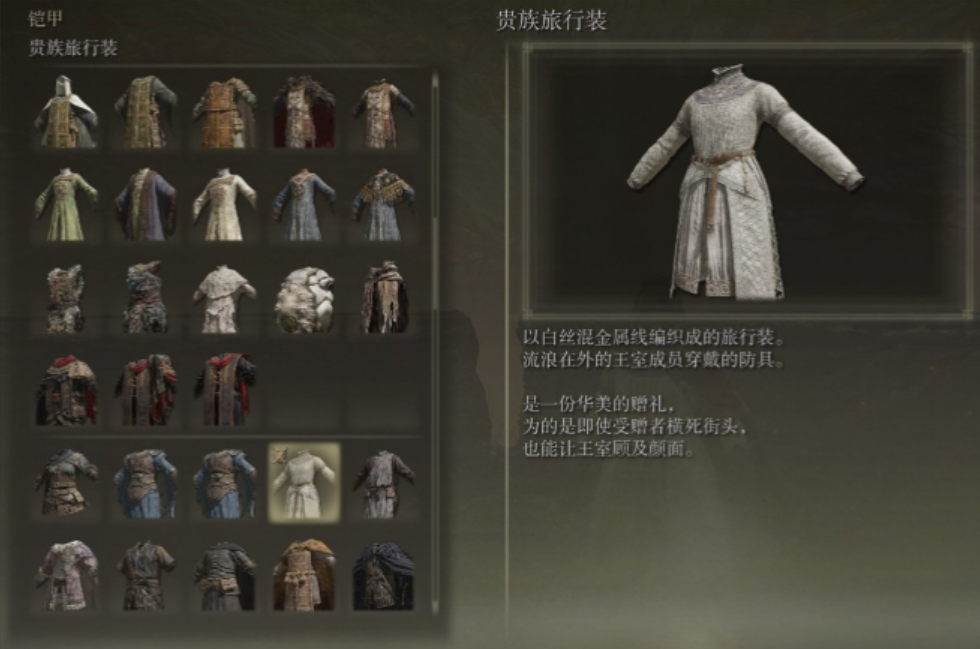Choose the crimson fur-trimmed cloak armor
The image size is (980, 649).
point(304,112)
